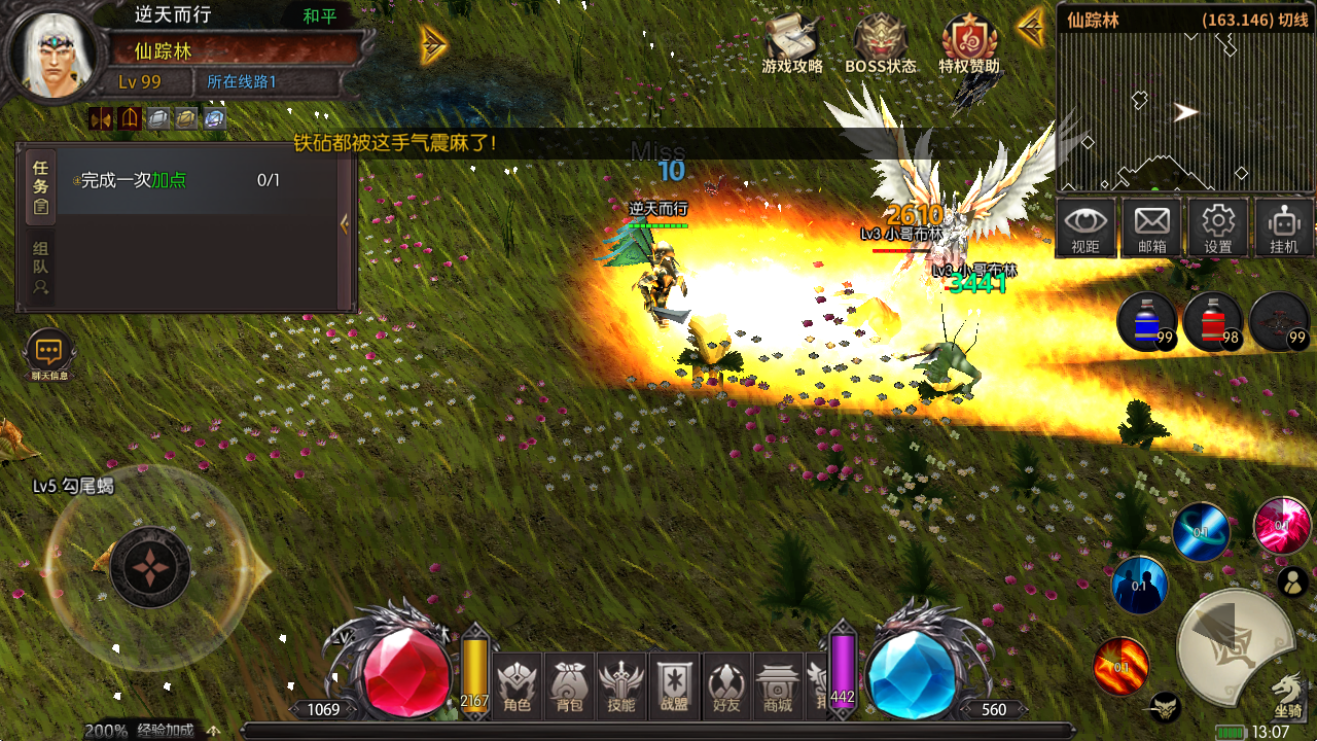
Task: Open the 邮箱 mailbox
Action: pos(1151,227)
